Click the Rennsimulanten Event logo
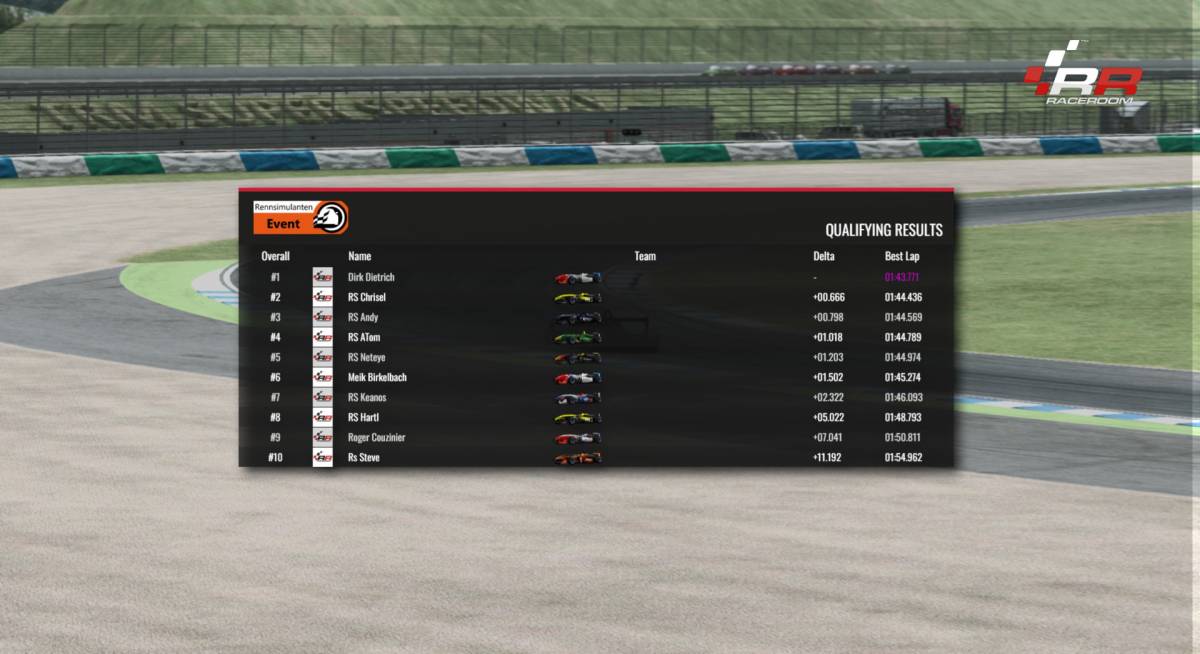1200x654 pixels. (x=300, y=217)
